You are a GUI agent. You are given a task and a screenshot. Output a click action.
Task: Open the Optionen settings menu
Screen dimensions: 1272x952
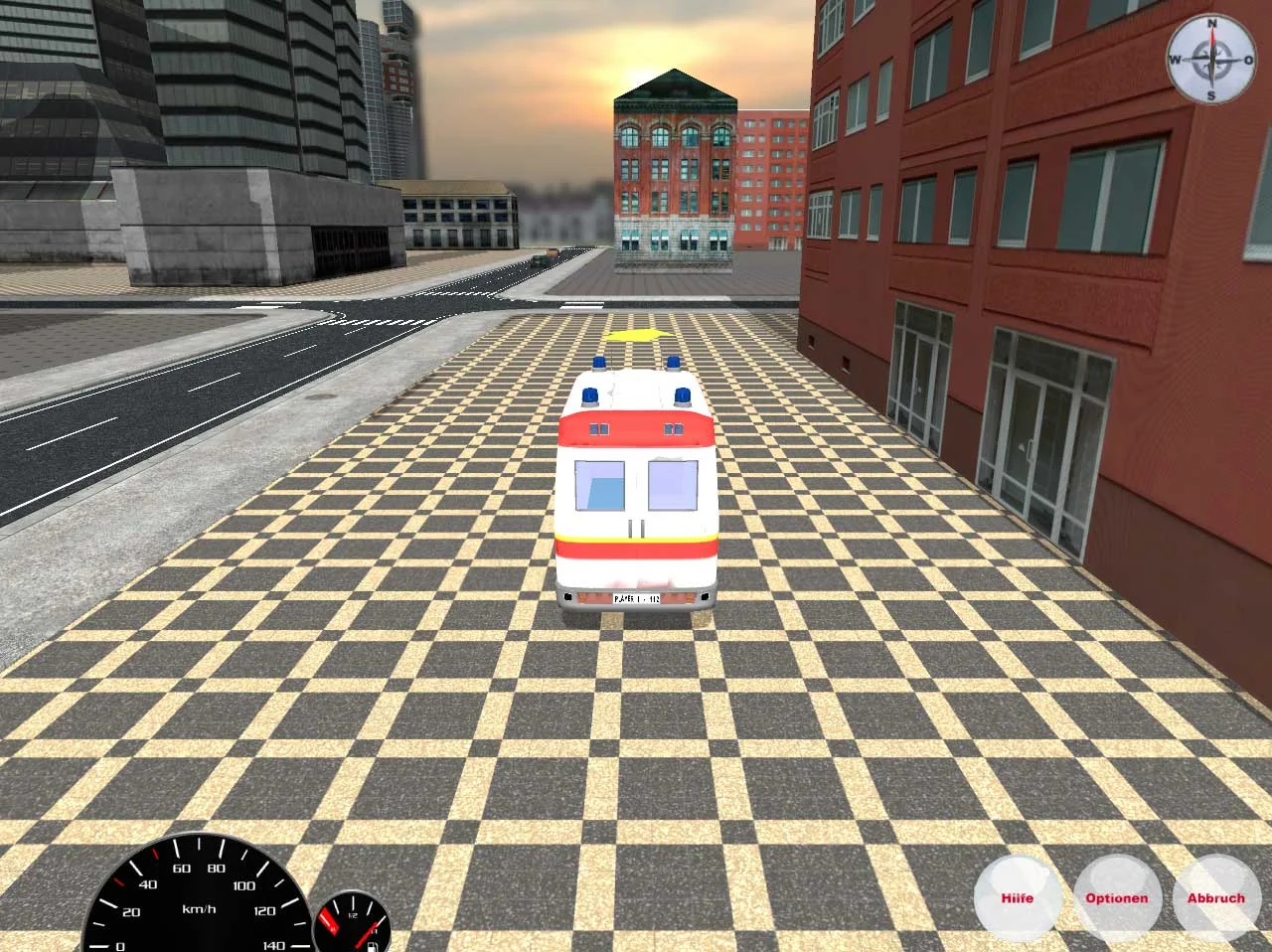[1117, 897]
